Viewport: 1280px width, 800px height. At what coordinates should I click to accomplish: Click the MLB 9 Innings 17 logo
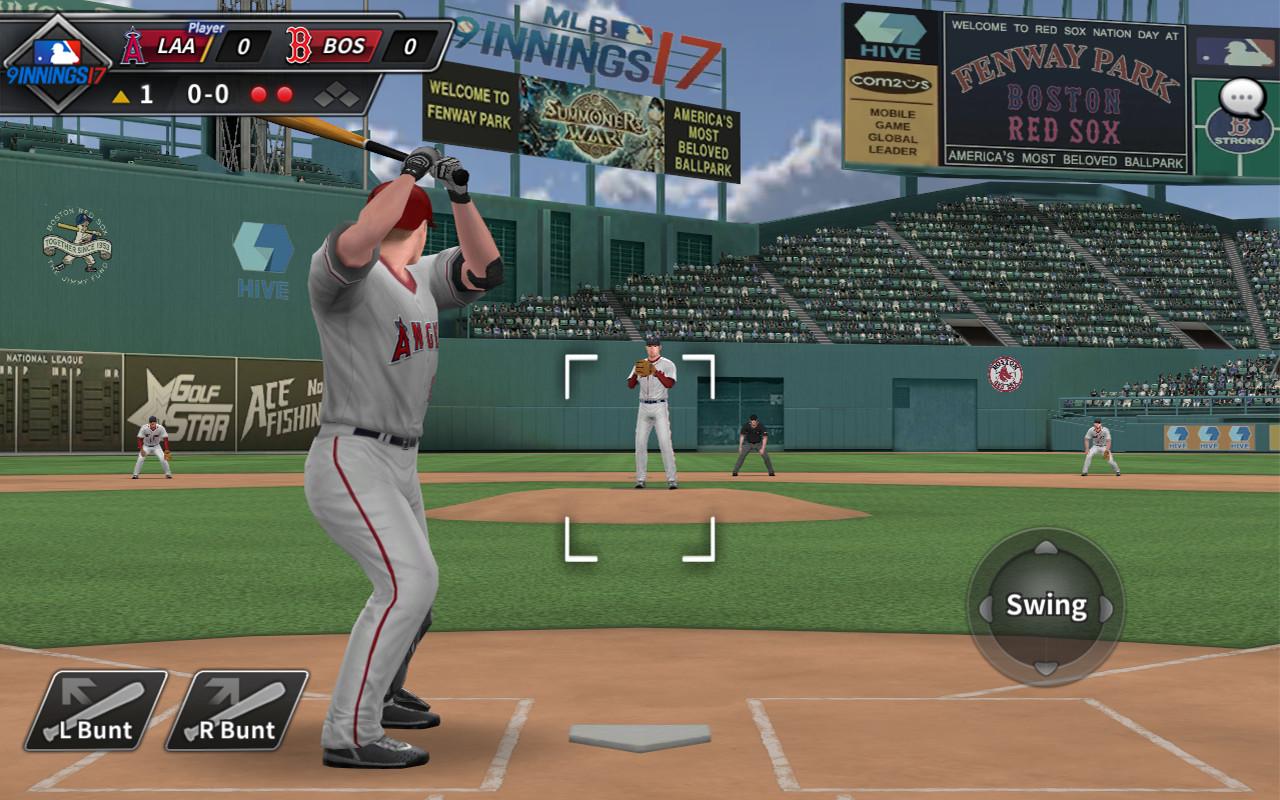click(56, 62)
